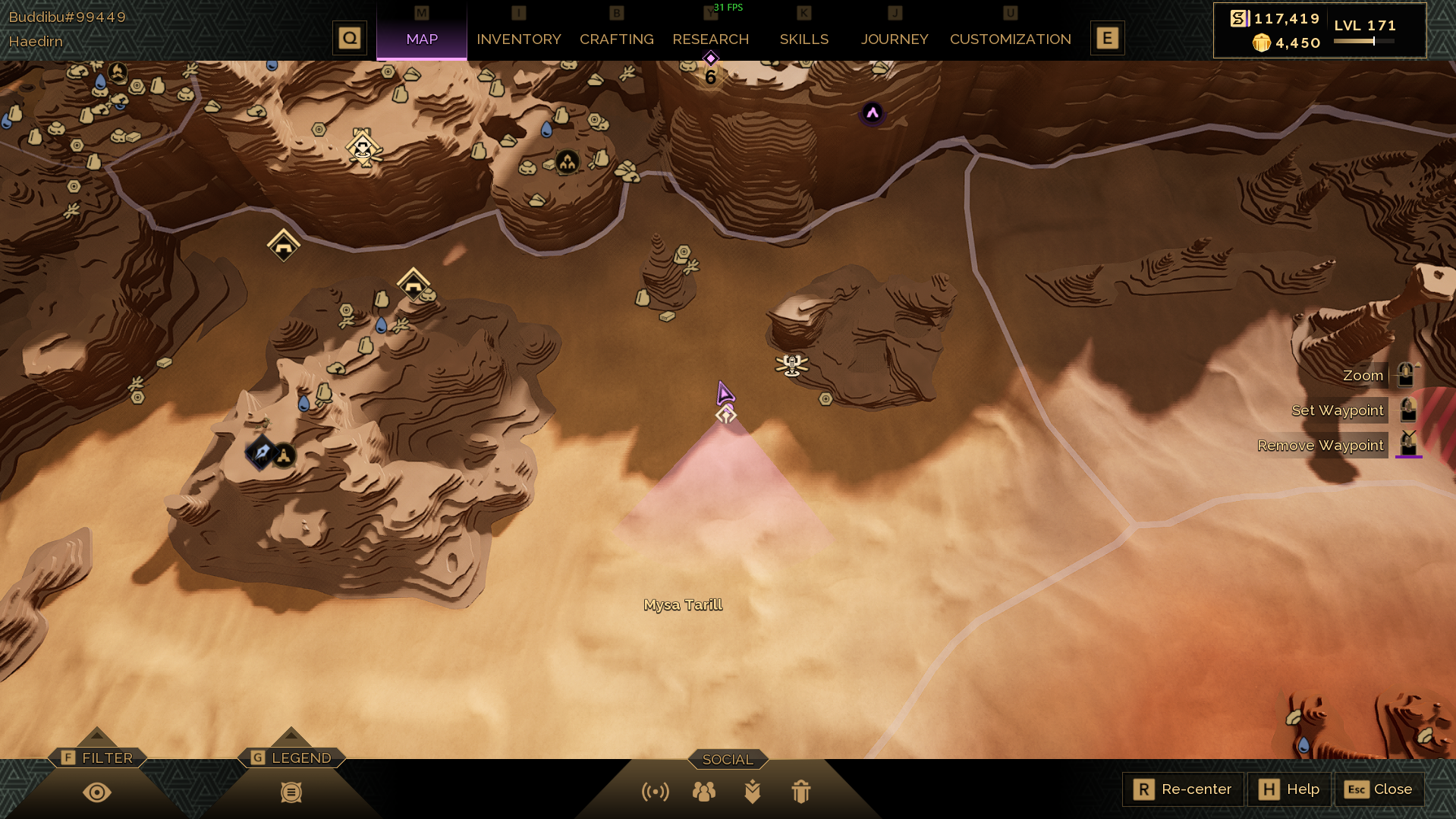
Task: Select the purple marker on the map
Action: coord(873,113)
